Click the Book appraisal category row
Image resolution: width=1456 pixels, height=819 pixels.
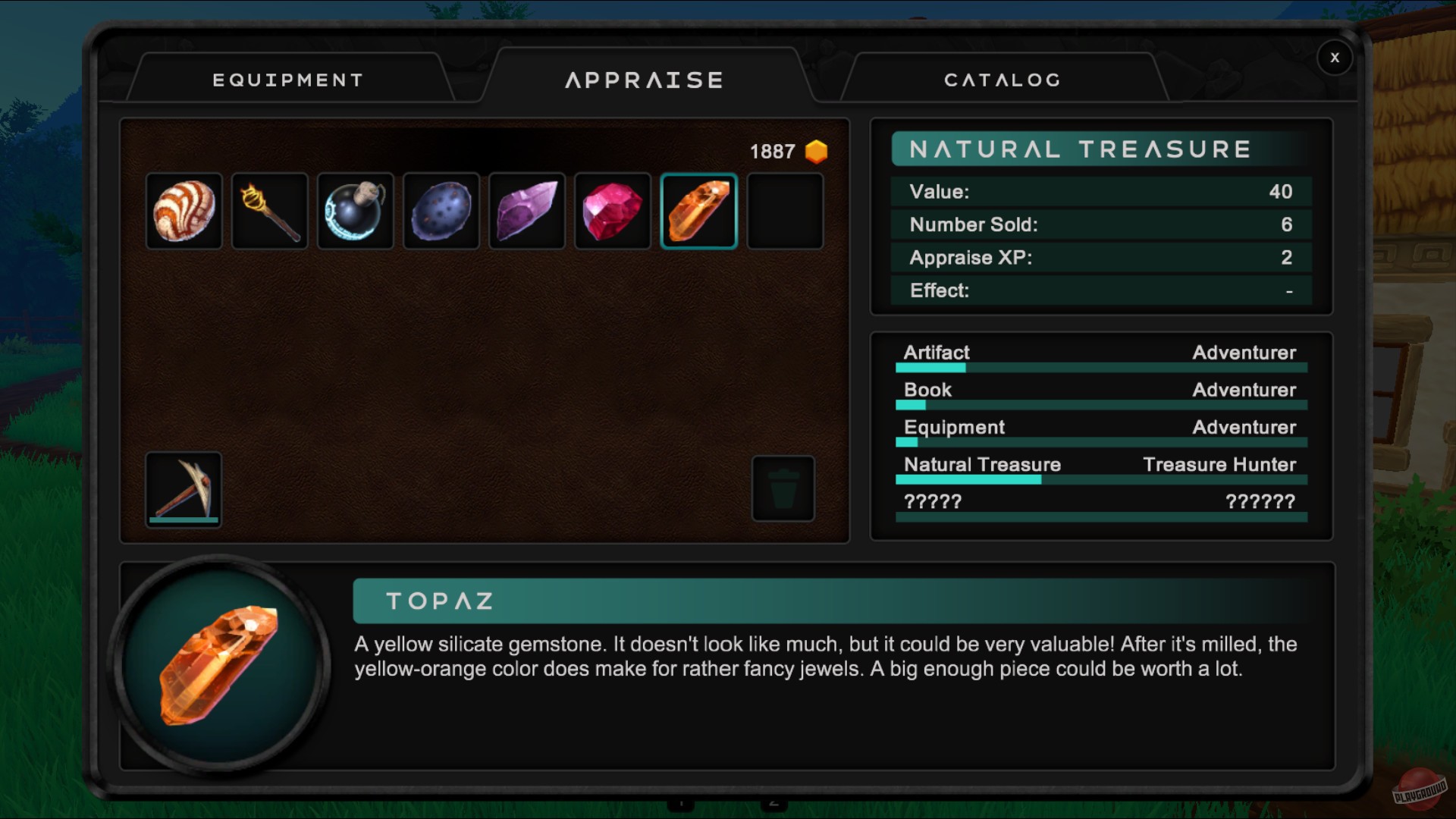click(1100, 392)
